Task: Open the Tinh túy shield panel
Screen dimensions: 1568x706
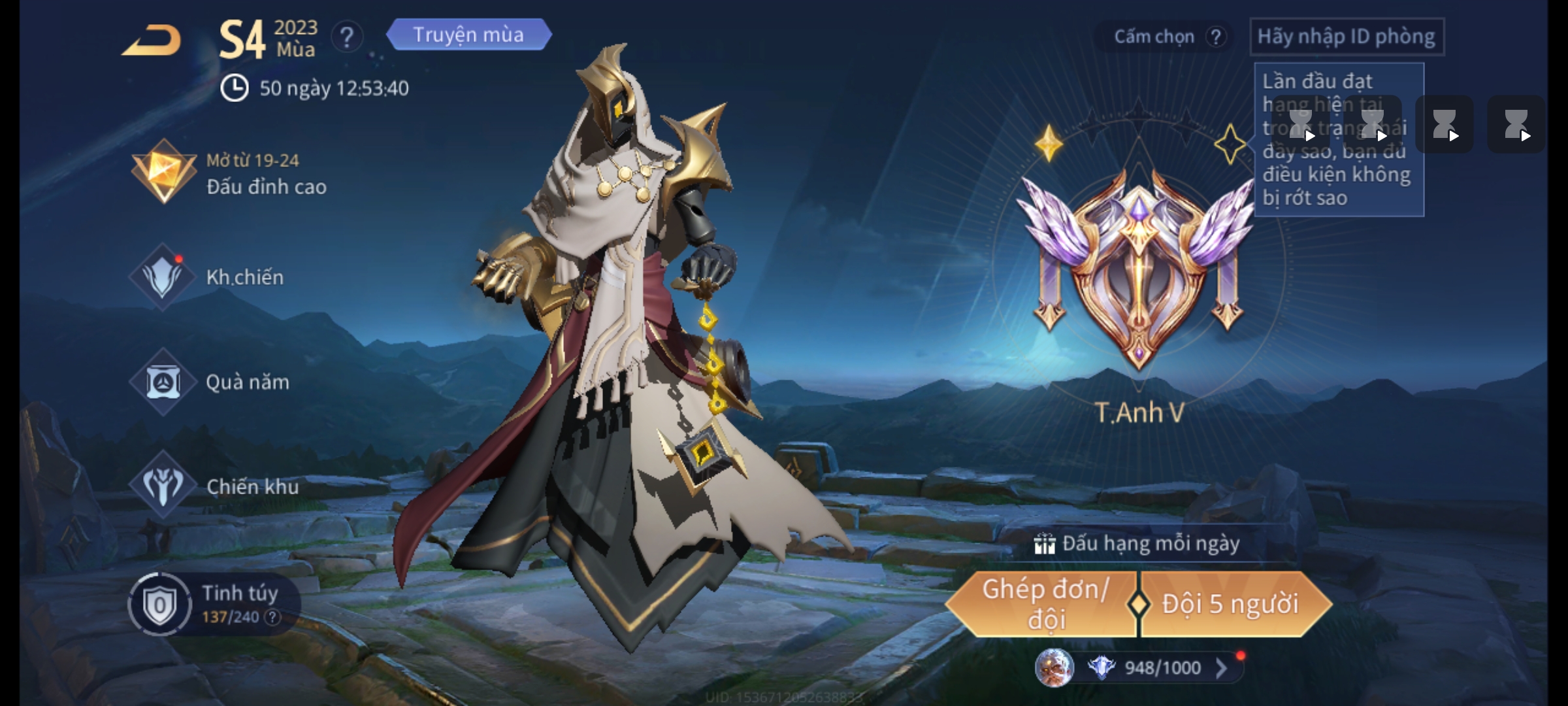Action: pyautogui.click(x=159, y=605)
